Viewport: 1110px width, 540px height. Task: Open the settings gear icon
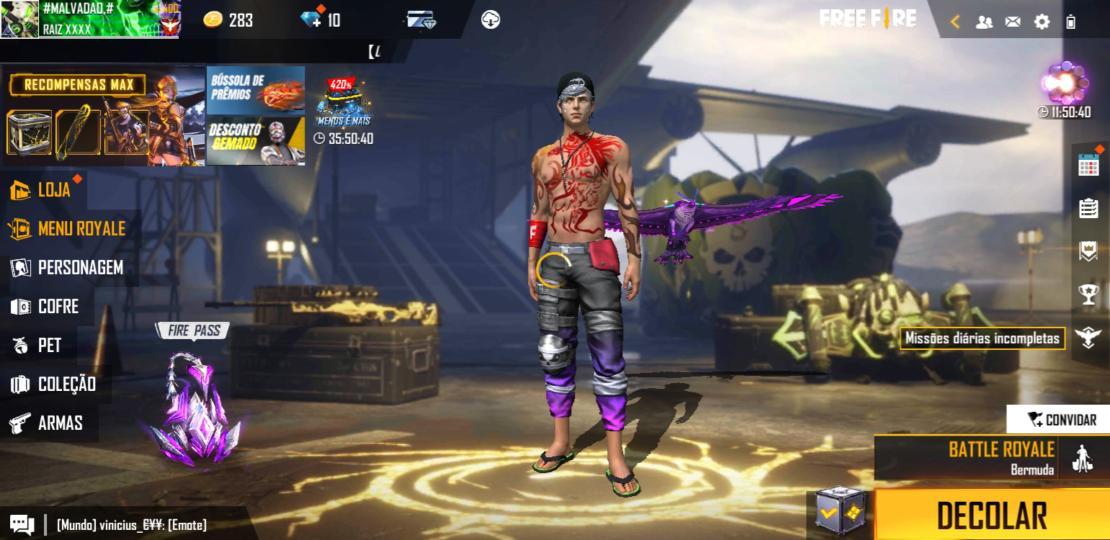pos(1042,21)
